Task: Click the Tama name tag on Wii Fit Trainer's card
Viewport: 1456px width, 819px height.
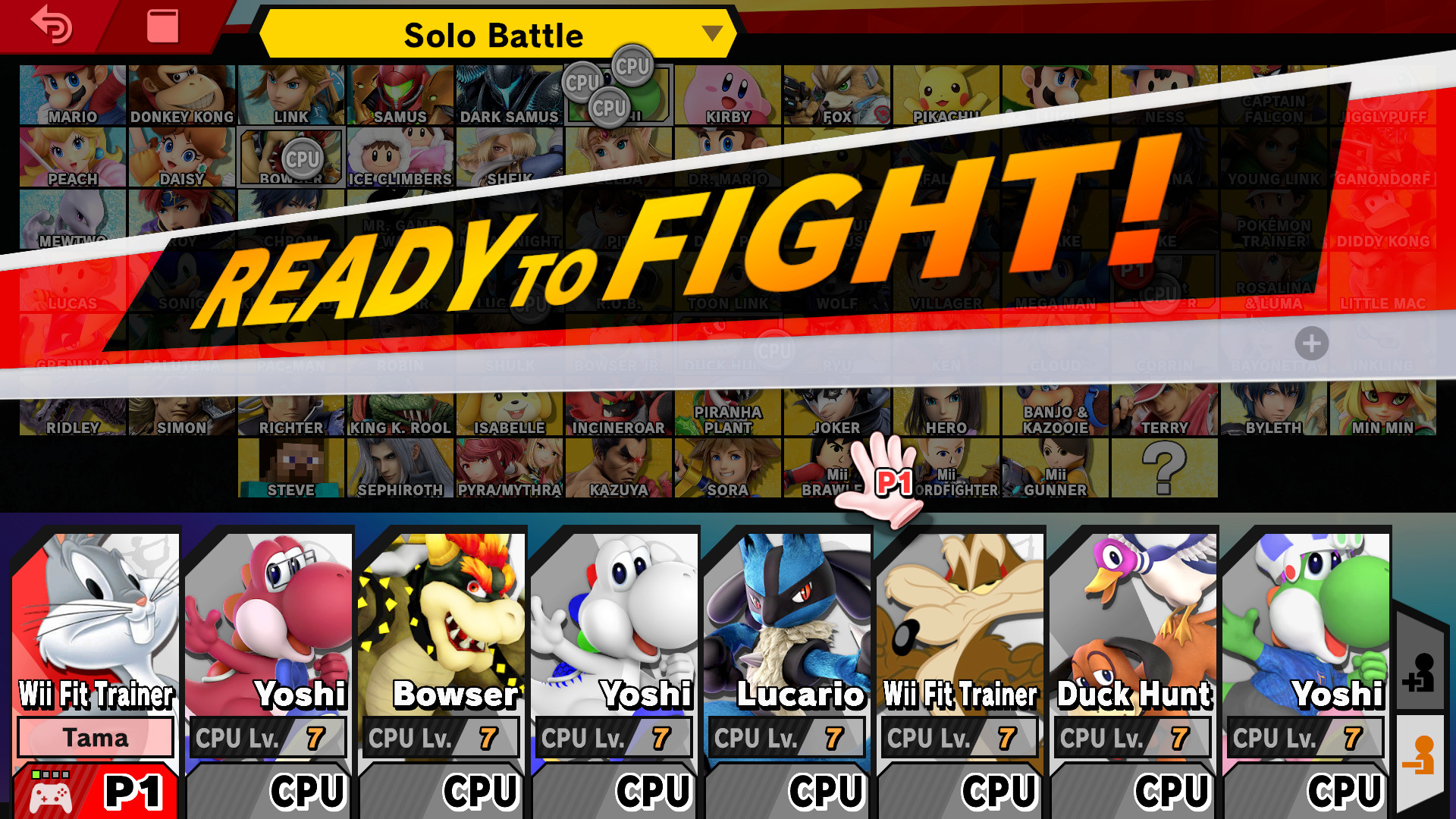Action: [94, 737]
